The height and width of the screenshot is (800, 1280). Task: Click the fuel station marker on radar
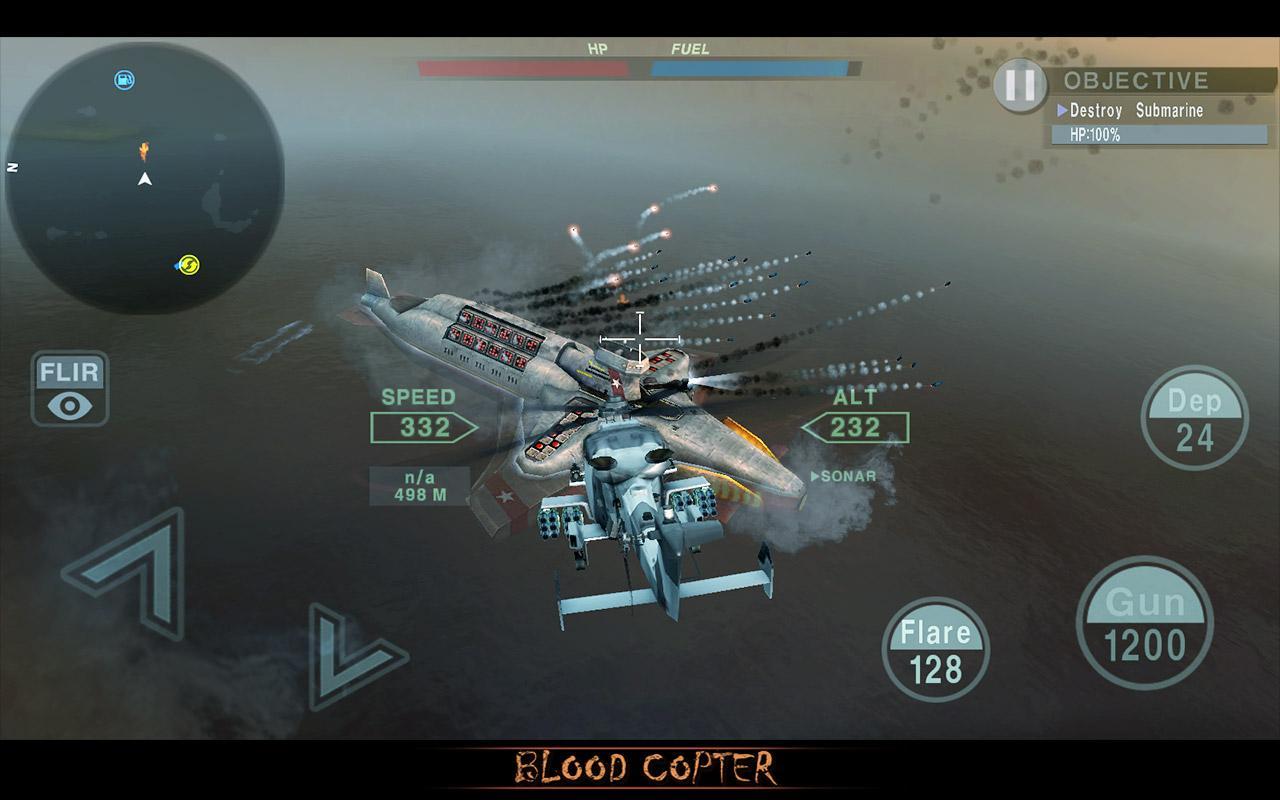124,80
